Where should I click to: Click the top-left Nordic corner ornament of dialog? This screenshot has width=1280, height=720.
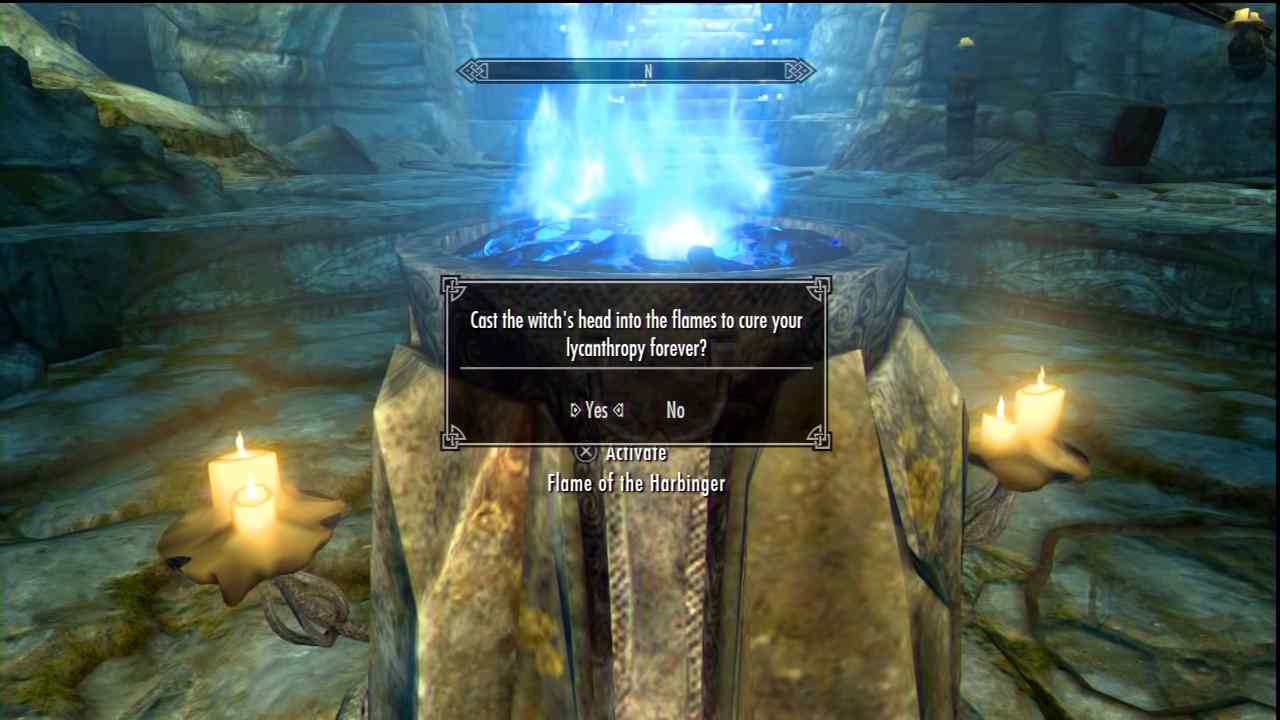[x=453, y=288]
